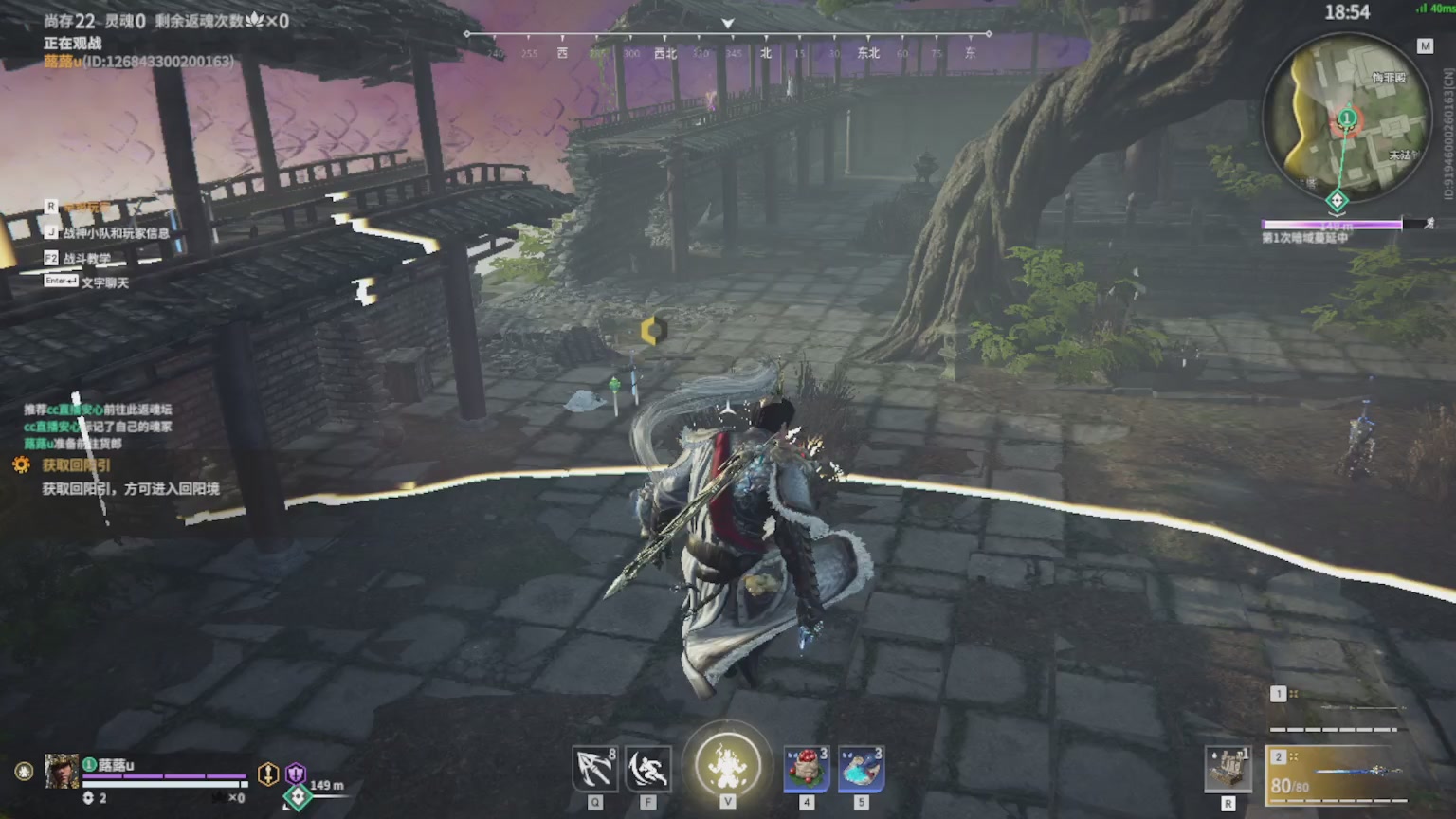The width and height of the screenshot is (1456, 819).
Task: Click the green diamond waypoint distance marker
Action: [x=298, y=797]
